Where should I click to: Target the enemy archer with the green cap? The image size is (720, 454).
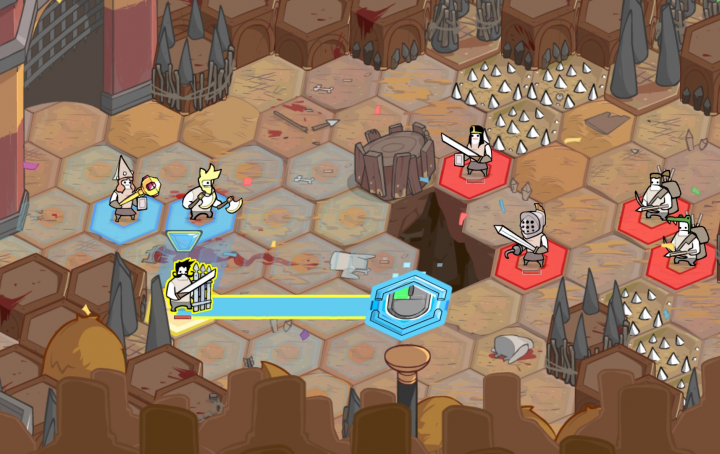(x=684, y=240)
